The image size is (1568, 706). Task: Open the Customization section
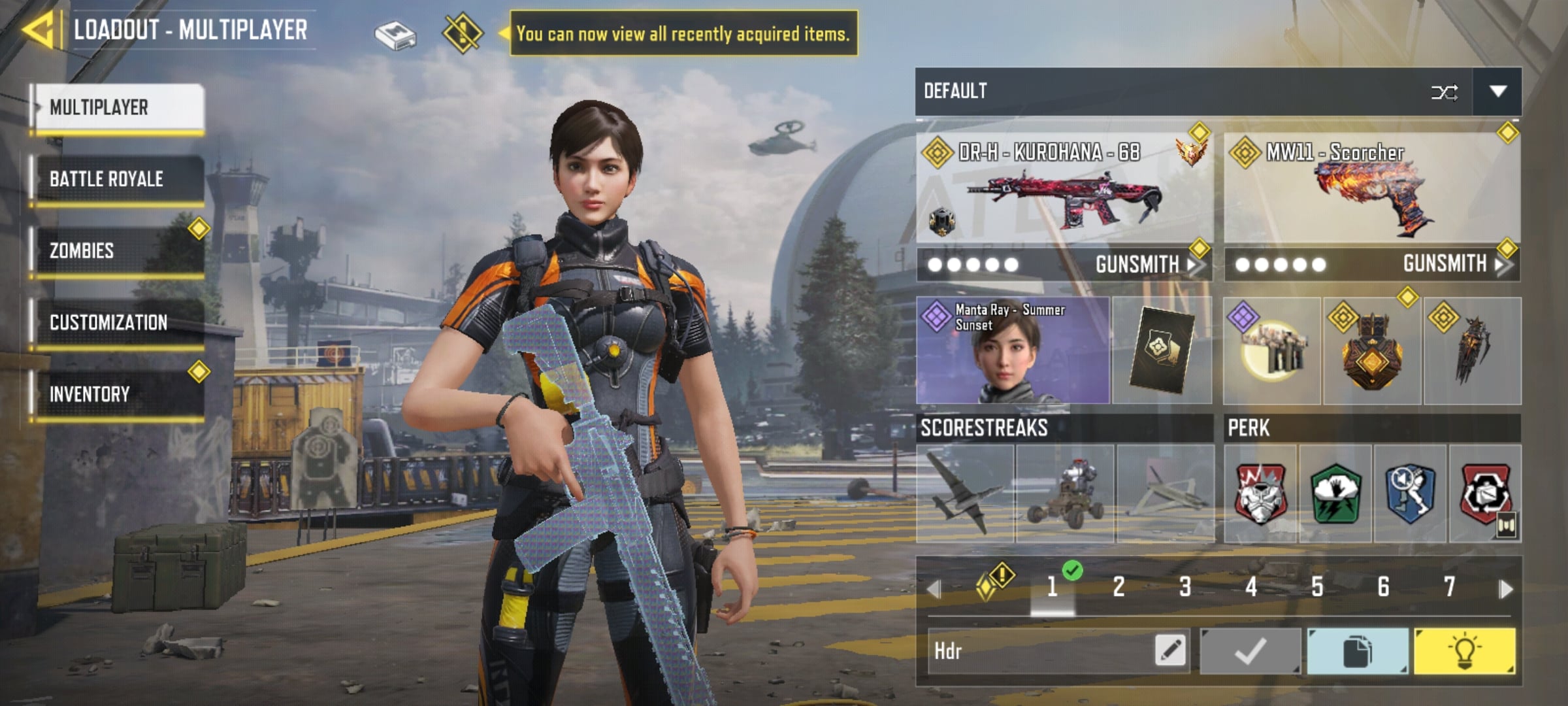pyautogui.click(x=119, y=323)
